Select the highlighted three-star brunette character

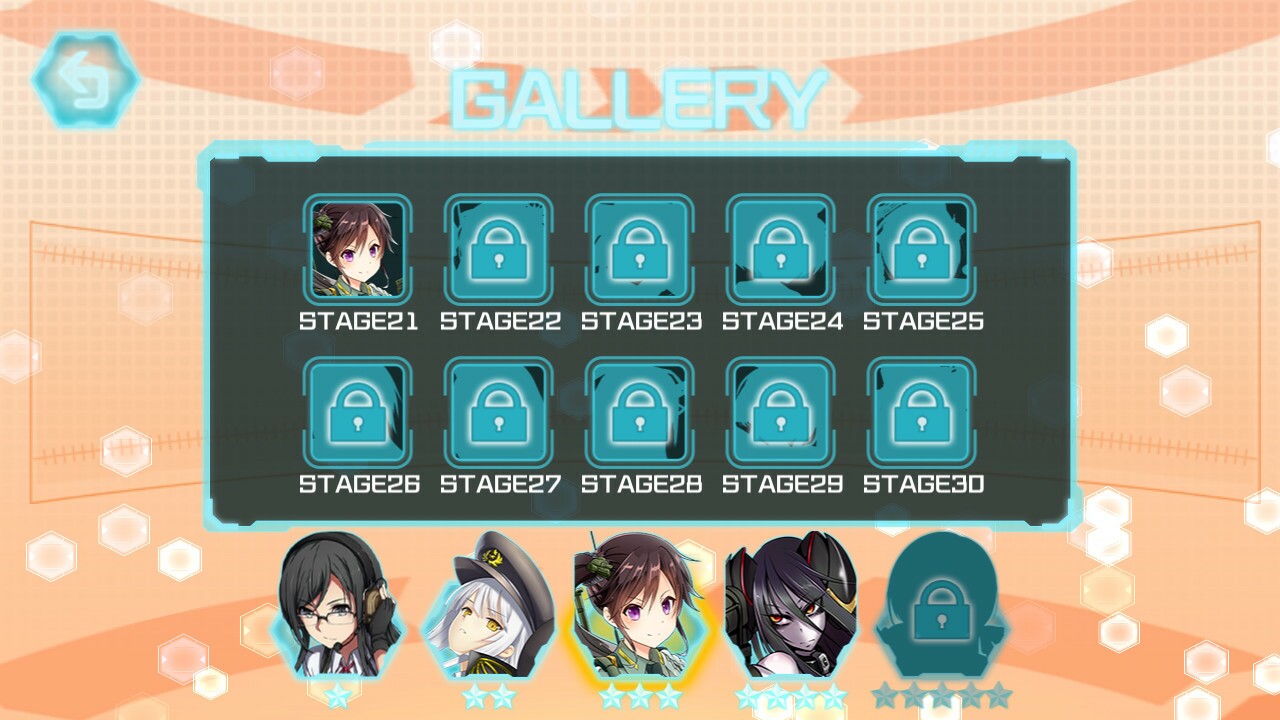640,610
